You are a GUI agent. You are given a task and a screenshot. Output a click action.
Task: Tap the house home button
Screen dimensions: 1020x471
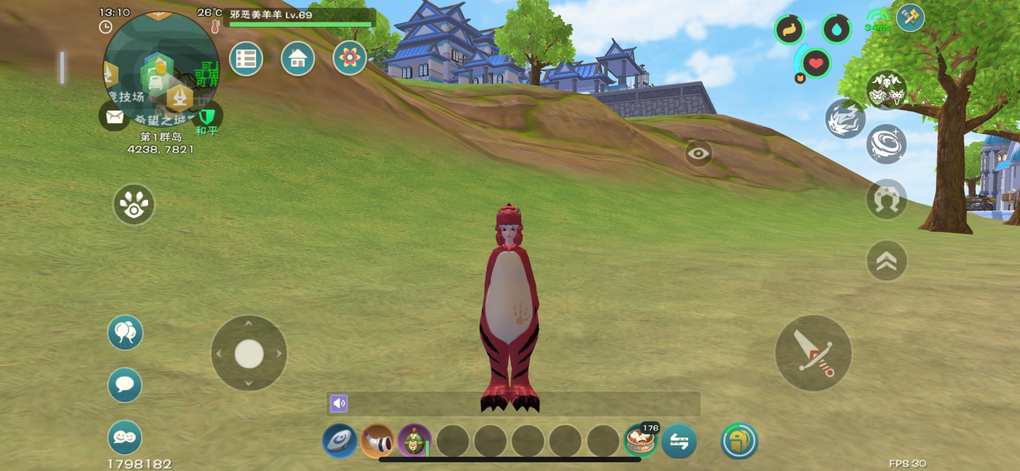(298, 58)
